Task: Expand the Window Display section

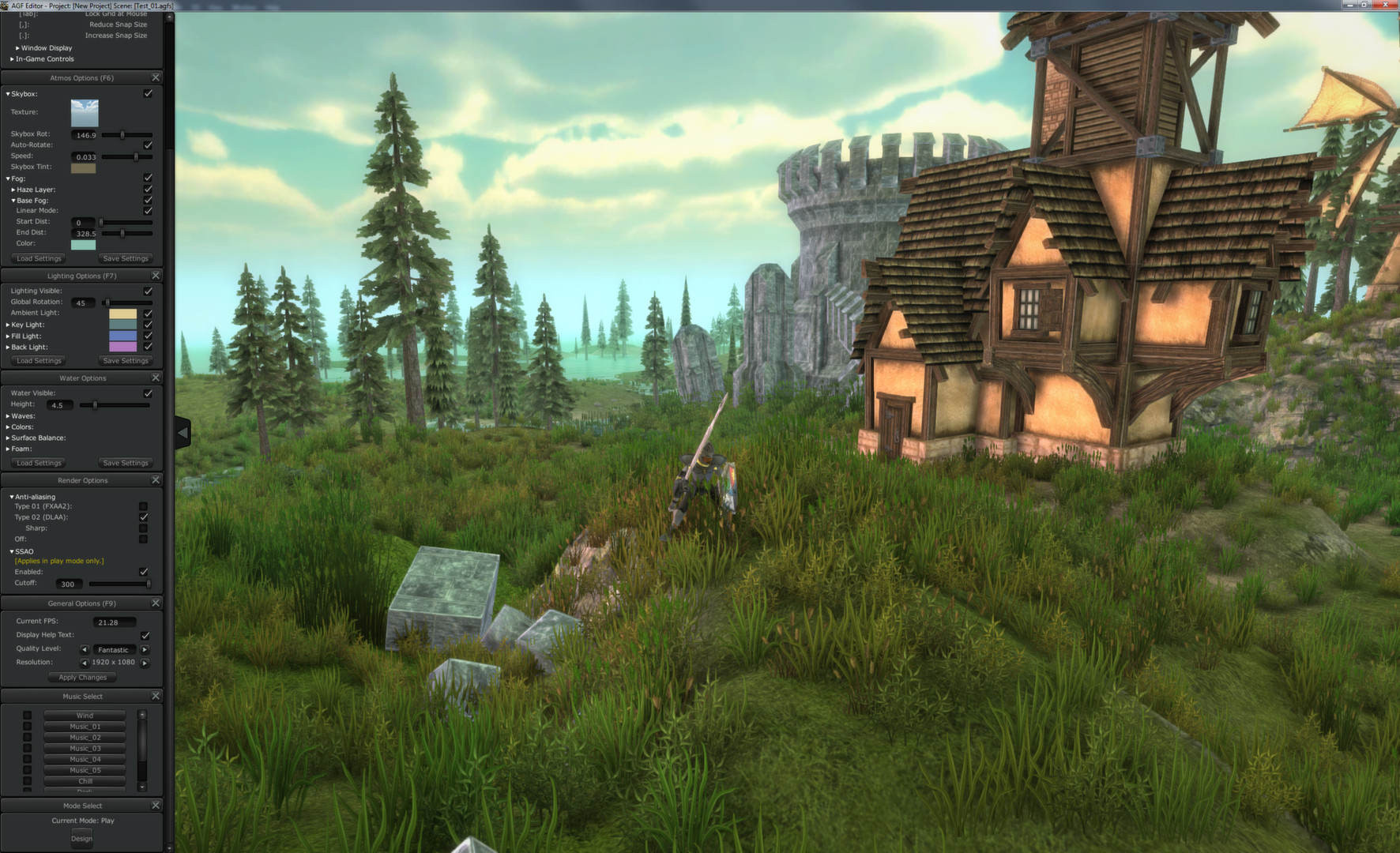Action: coord(17,47)
